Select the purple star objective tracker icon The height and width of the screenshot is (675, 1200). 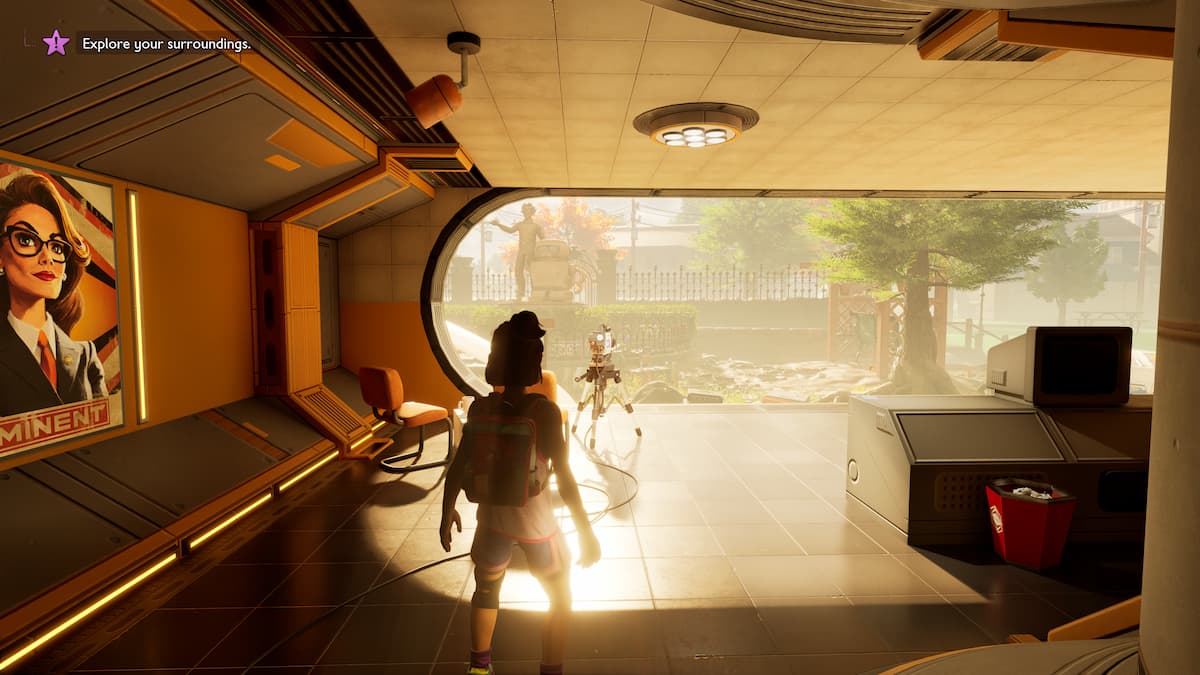tap(56, 42)
